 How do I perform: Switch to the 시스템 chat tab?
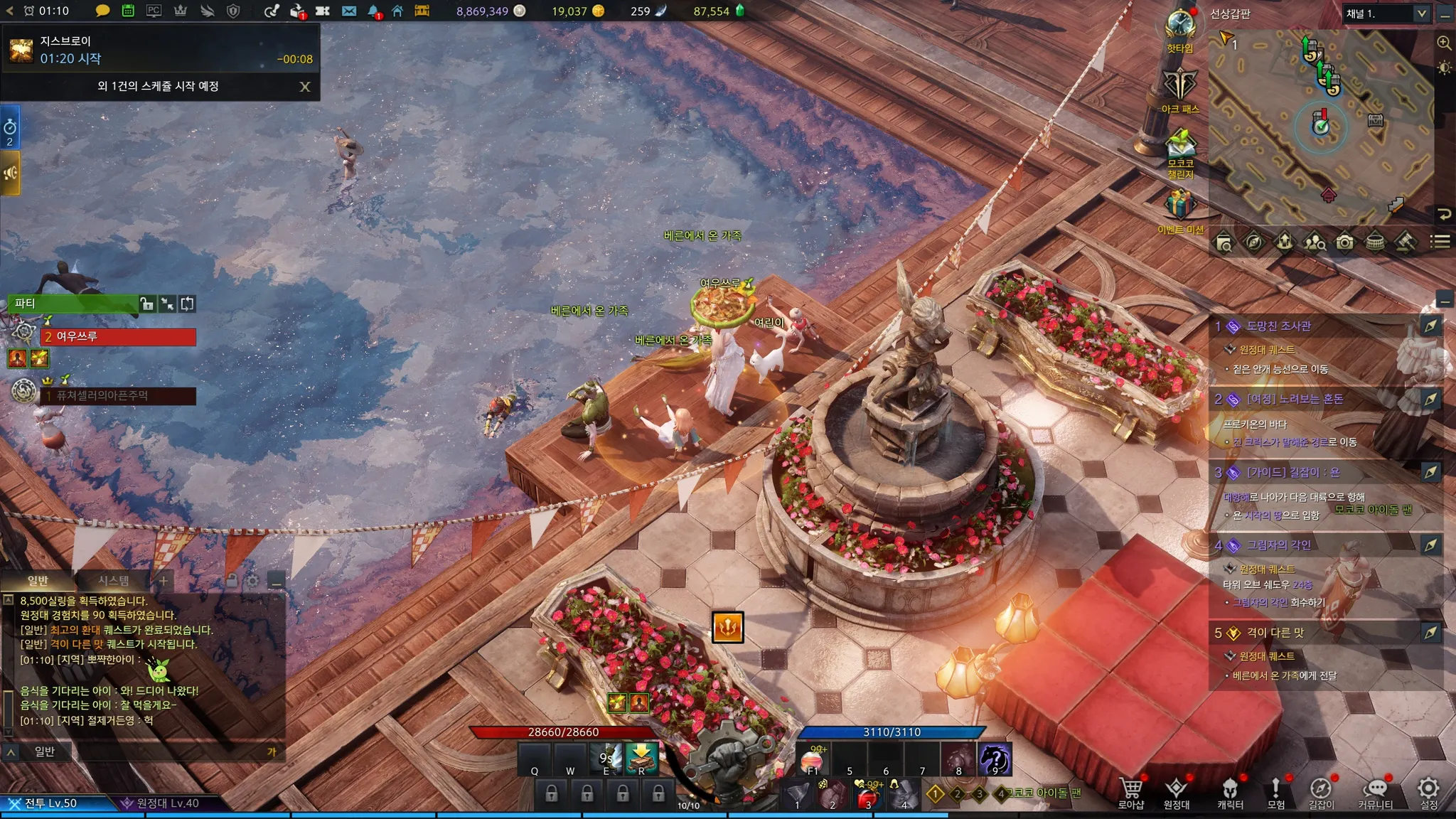(114, 581)
